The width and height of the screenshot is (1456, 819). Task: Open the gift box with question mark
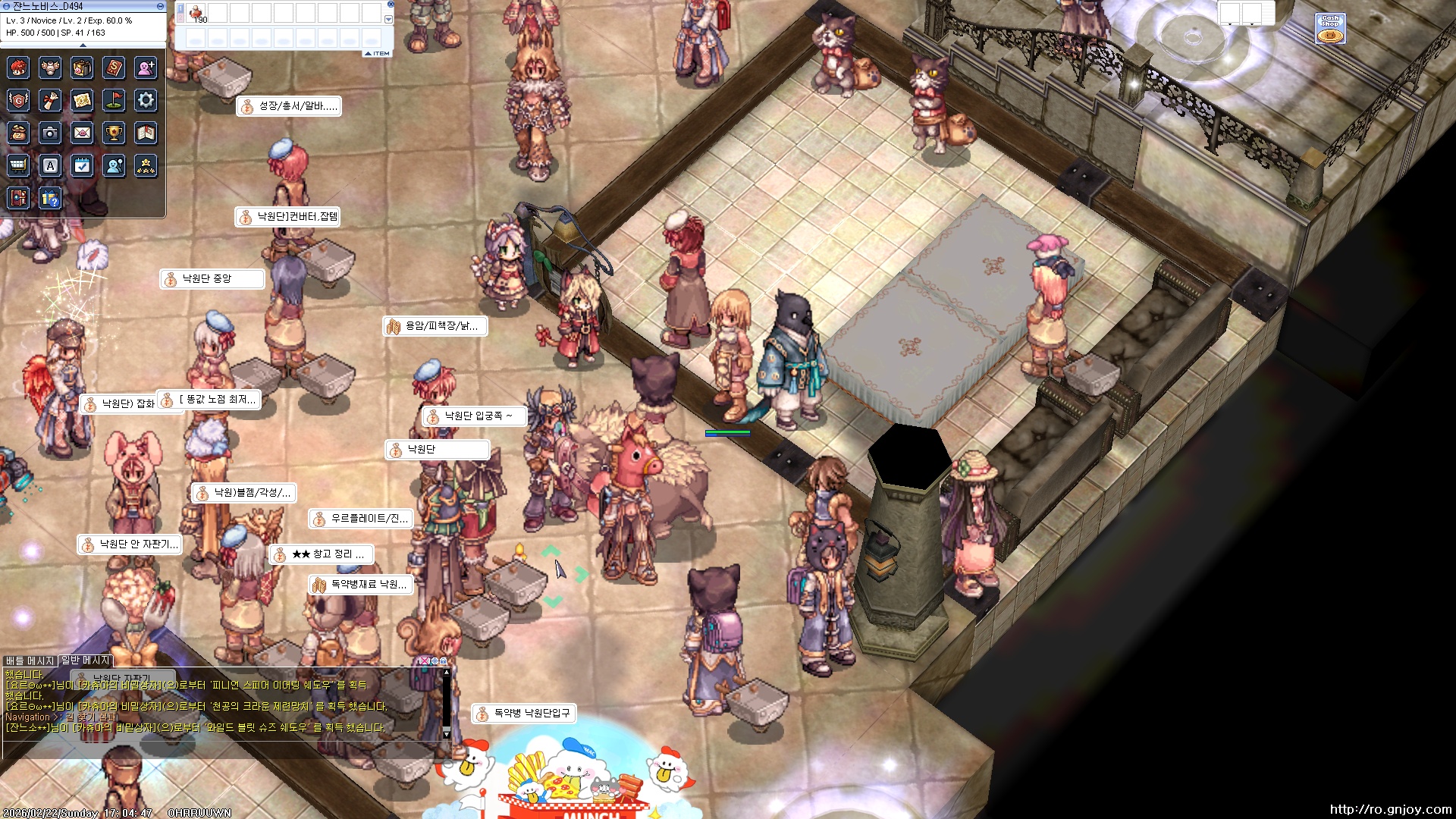coord(50,199)
